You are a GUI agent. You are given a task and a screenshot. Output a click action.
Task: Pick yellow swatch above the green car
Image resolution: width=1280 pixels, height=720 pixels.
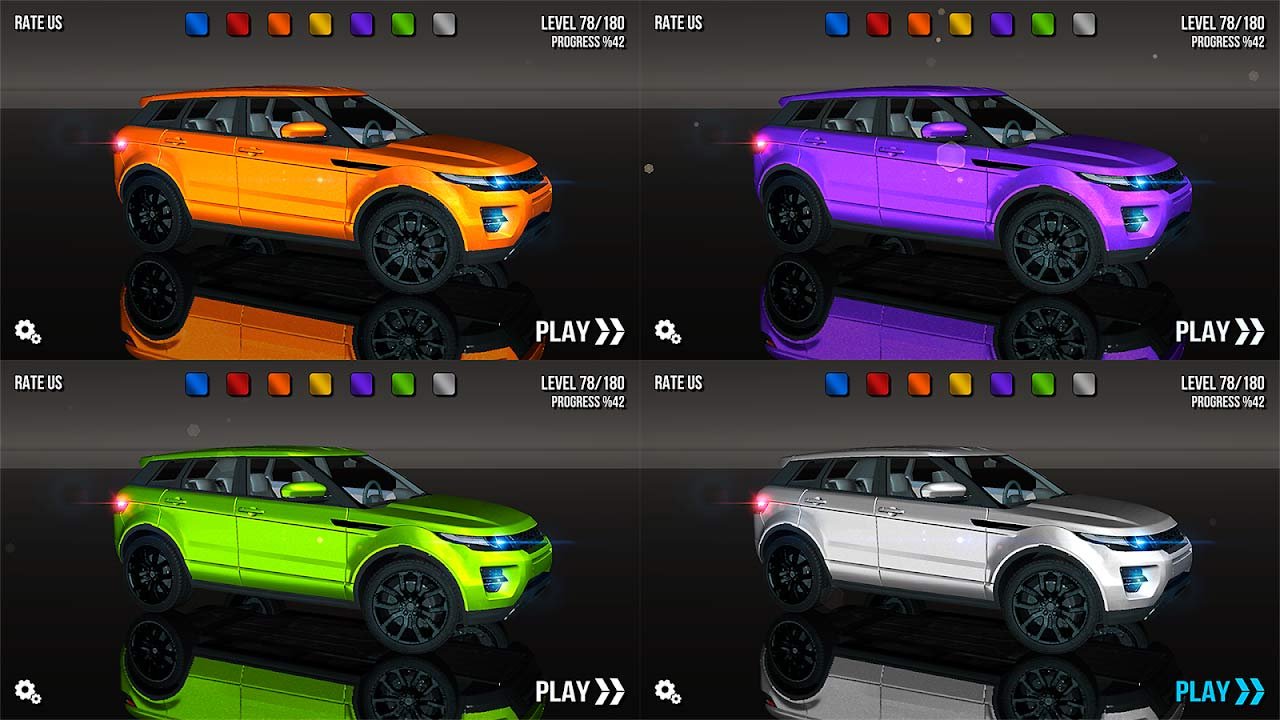click(320, 384)
